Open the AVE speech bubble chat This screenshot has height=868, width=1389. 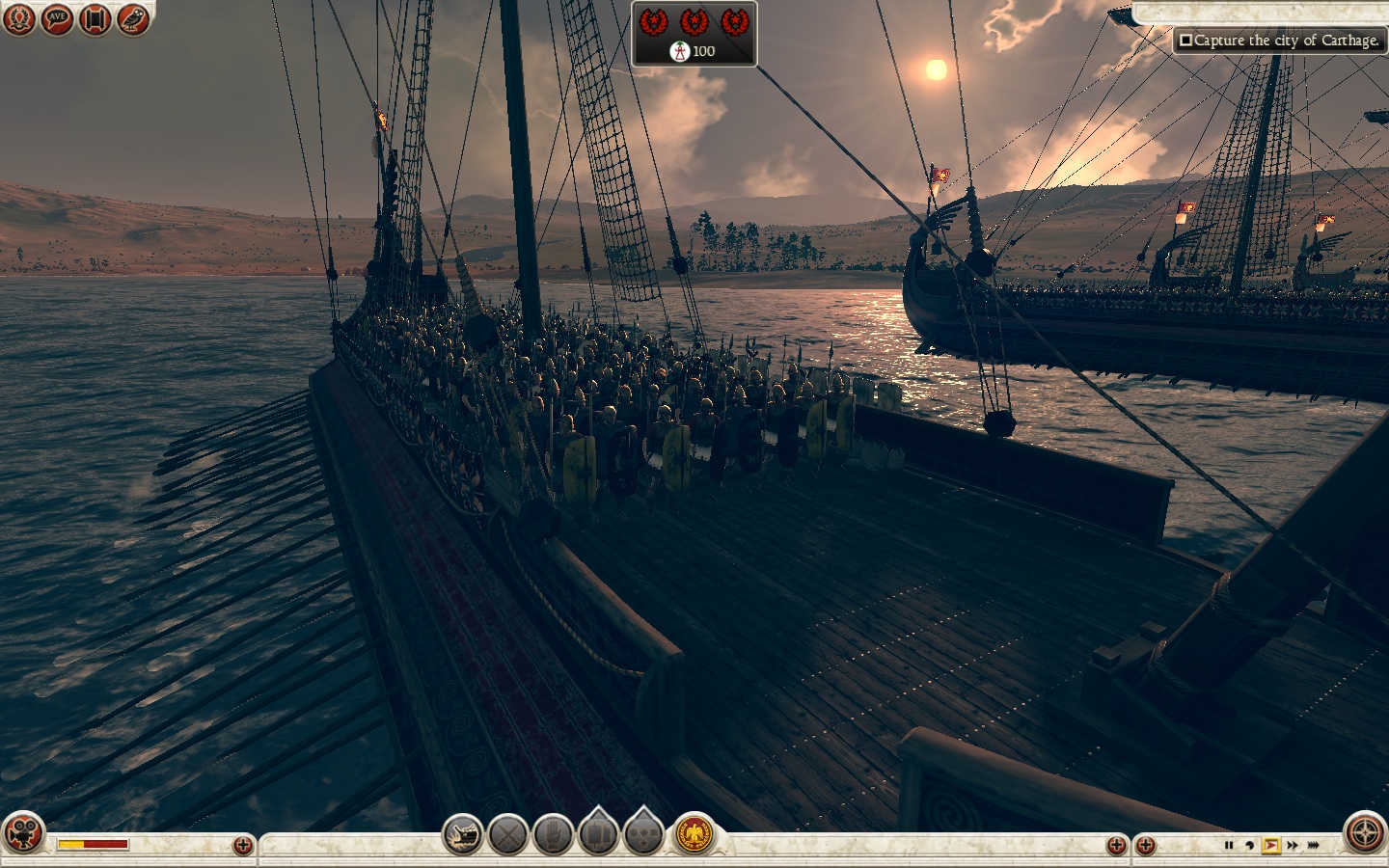(57, 19)
